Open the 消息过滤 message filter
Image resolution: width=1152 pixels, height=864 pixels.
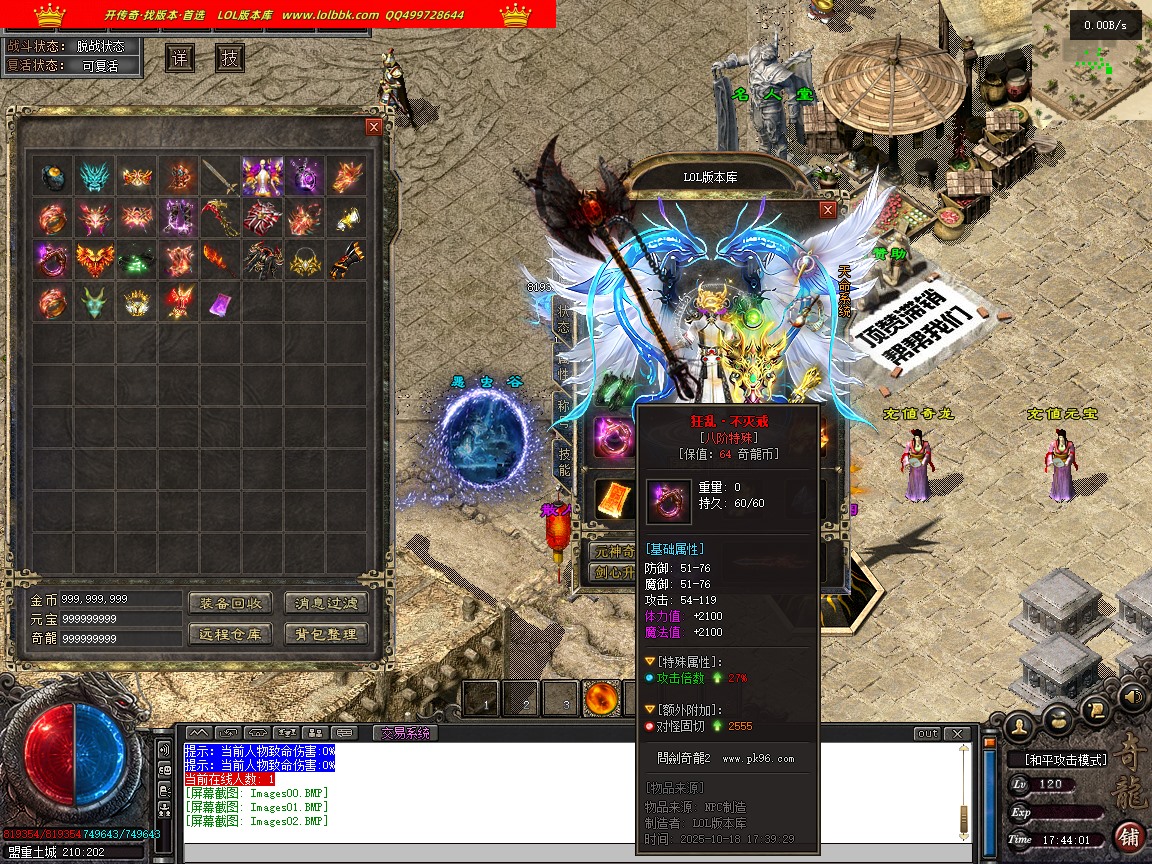[x=326, y=603]
